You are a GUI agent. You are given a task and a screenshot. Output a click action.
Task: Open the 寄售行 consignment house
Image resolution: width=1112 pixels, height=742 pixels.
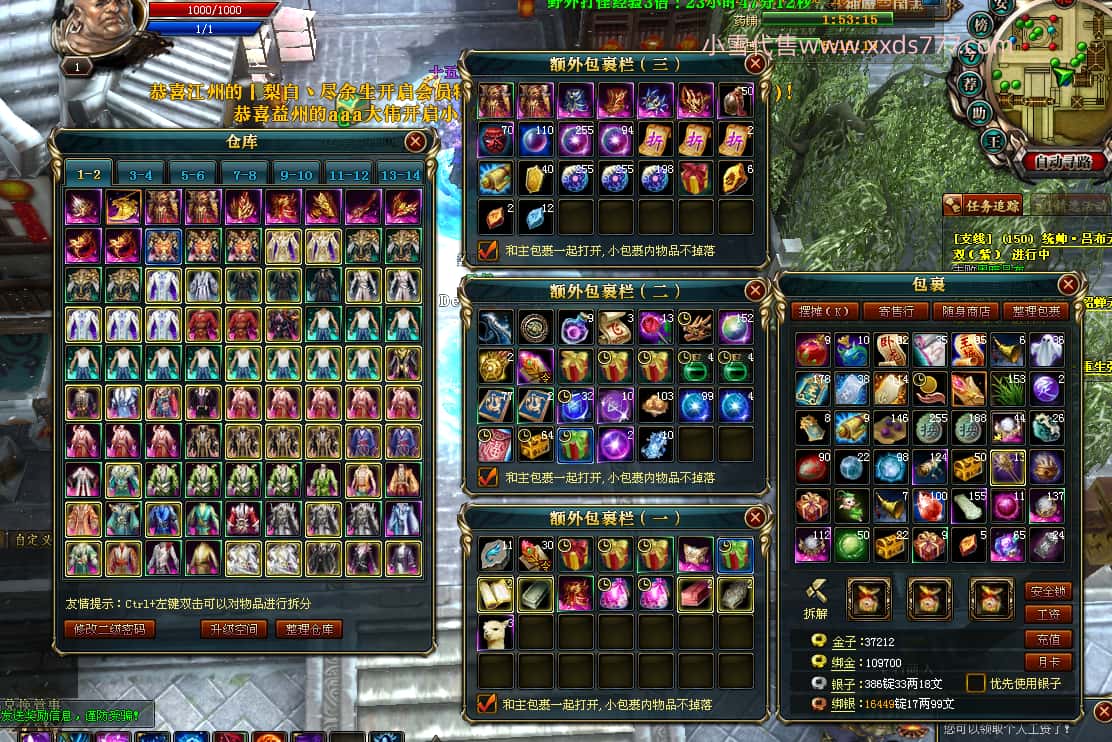point(895,312)
